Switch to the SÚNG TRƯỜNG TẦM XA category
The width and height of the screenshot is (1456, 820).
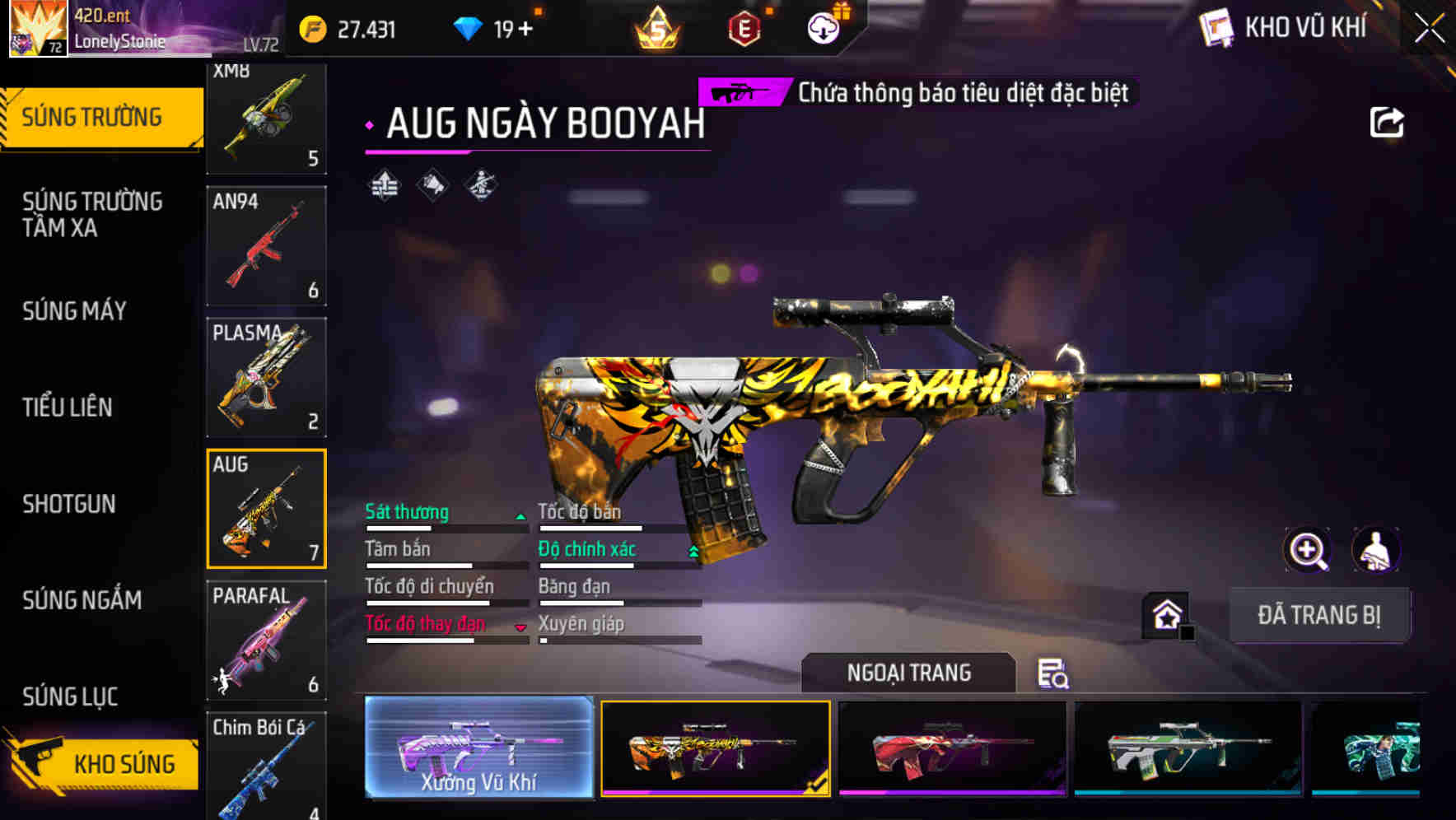pos(91,214)
